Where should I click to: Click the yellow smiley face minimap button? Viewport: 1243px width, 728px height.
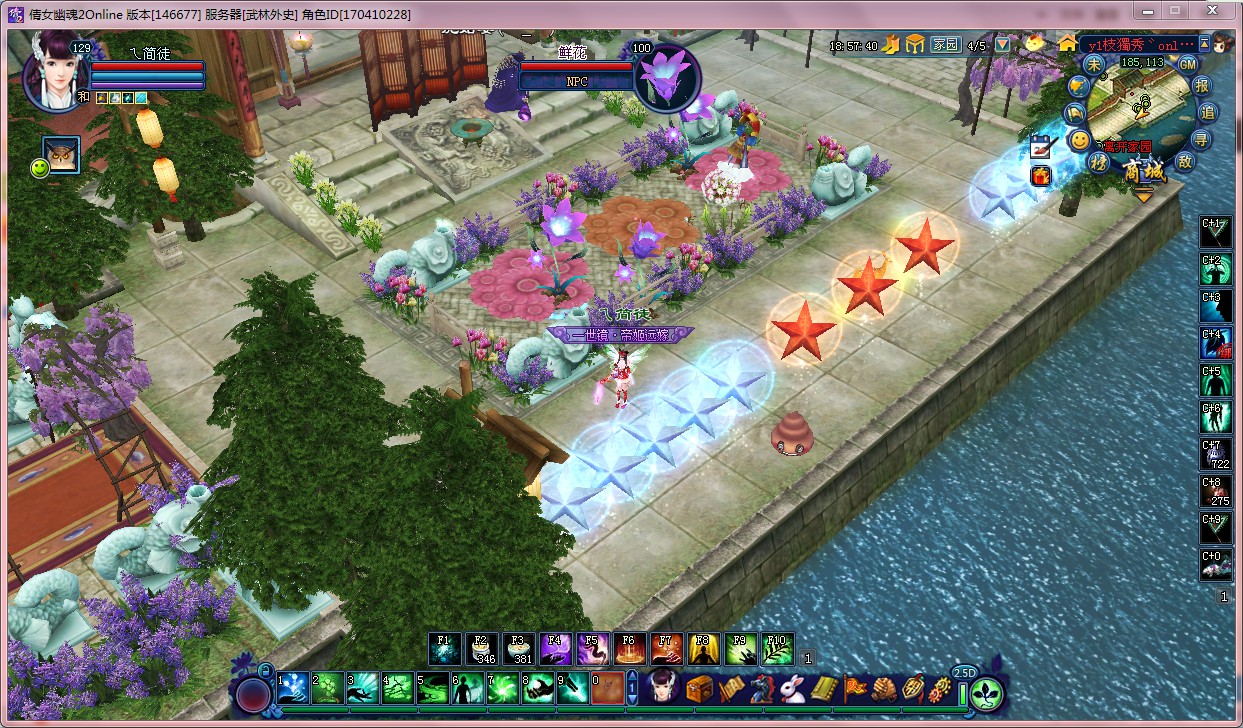(1080, 141)
